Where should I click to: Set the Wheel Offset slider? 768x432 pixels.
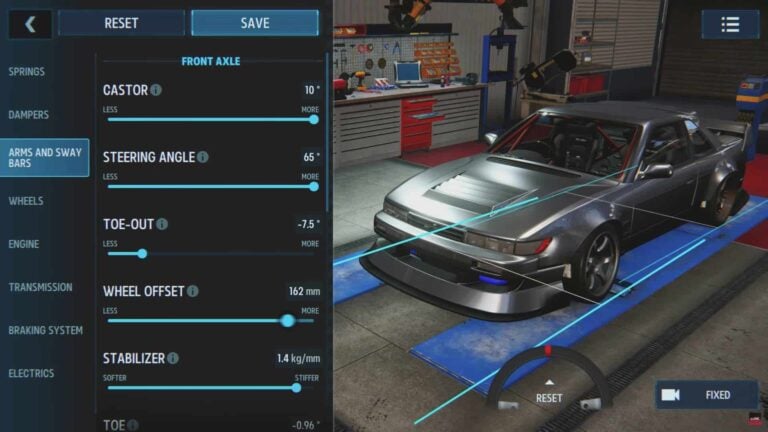pos(210,321)
